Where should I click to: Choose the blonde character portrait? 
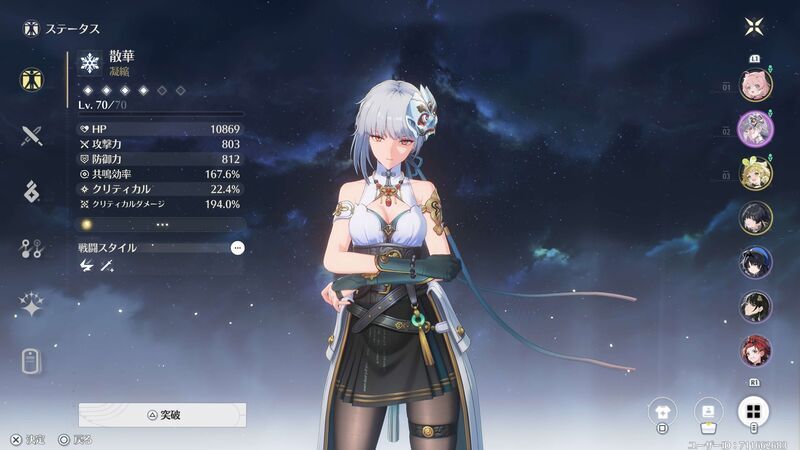(x=755, y=173)
